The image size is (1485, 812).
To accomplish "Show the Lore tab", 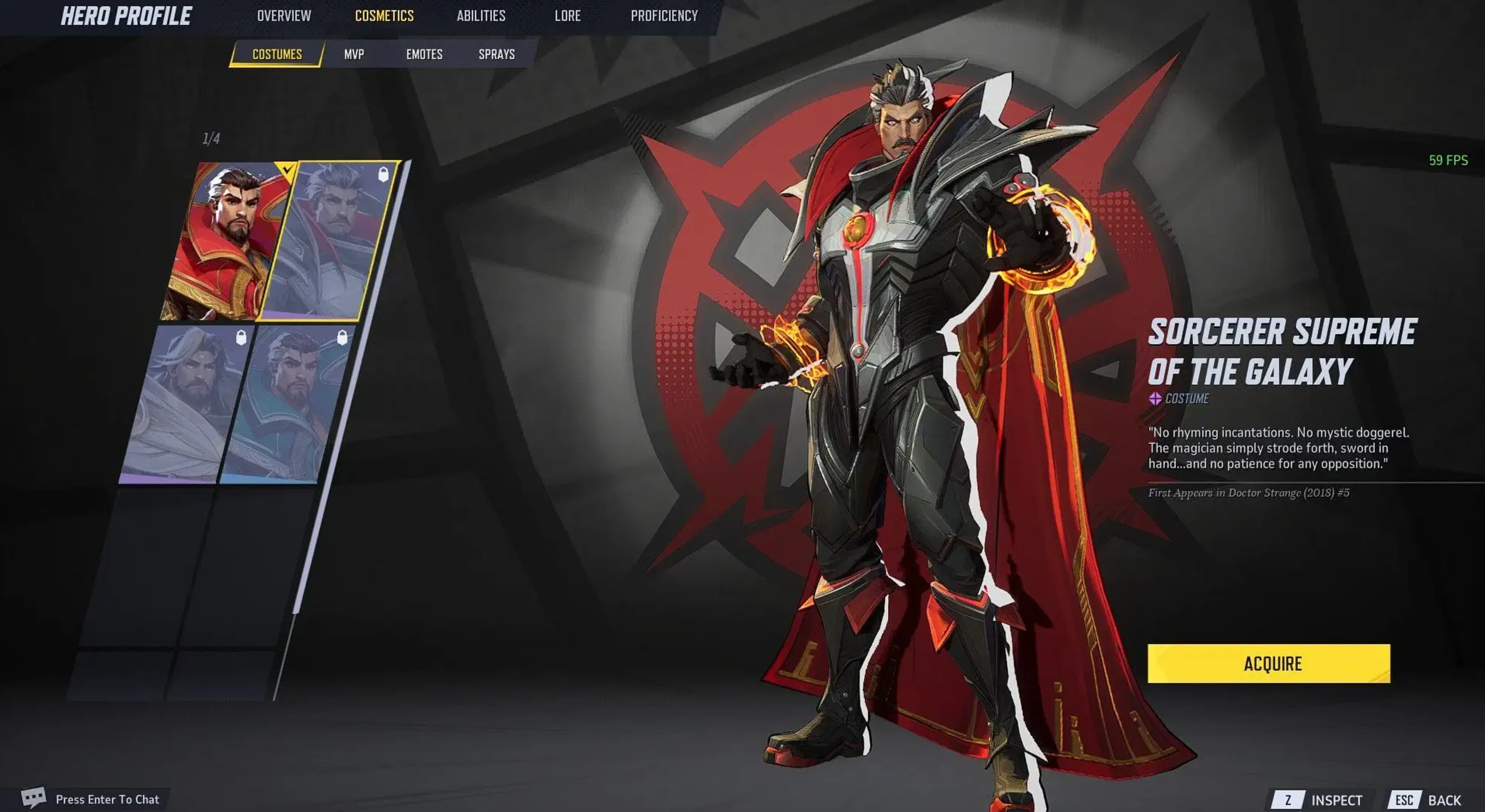I will click(x=567, y=16).
